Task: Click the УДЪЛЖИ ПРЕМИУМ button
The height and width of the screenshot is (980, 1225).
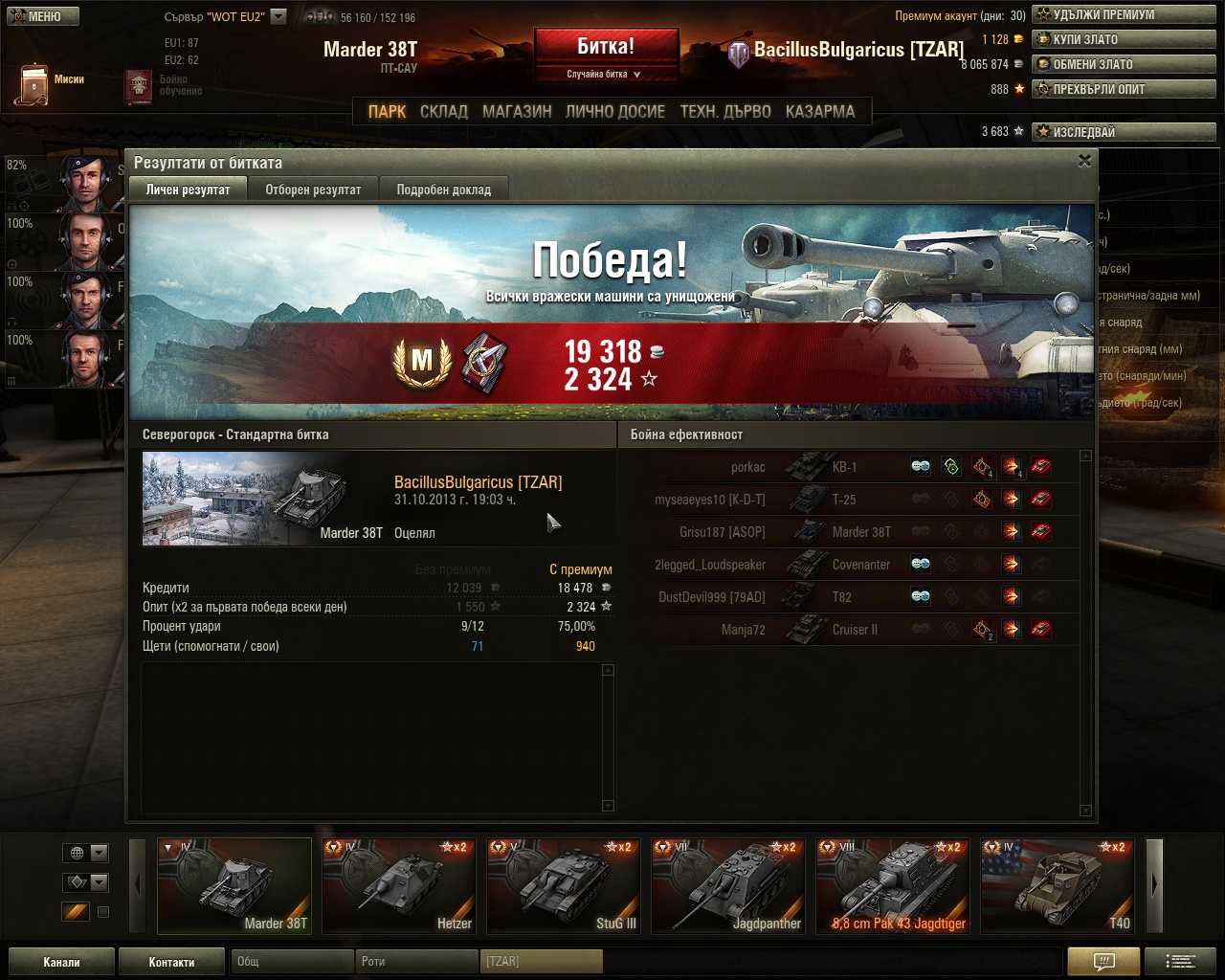Action: click(1124, 14)
